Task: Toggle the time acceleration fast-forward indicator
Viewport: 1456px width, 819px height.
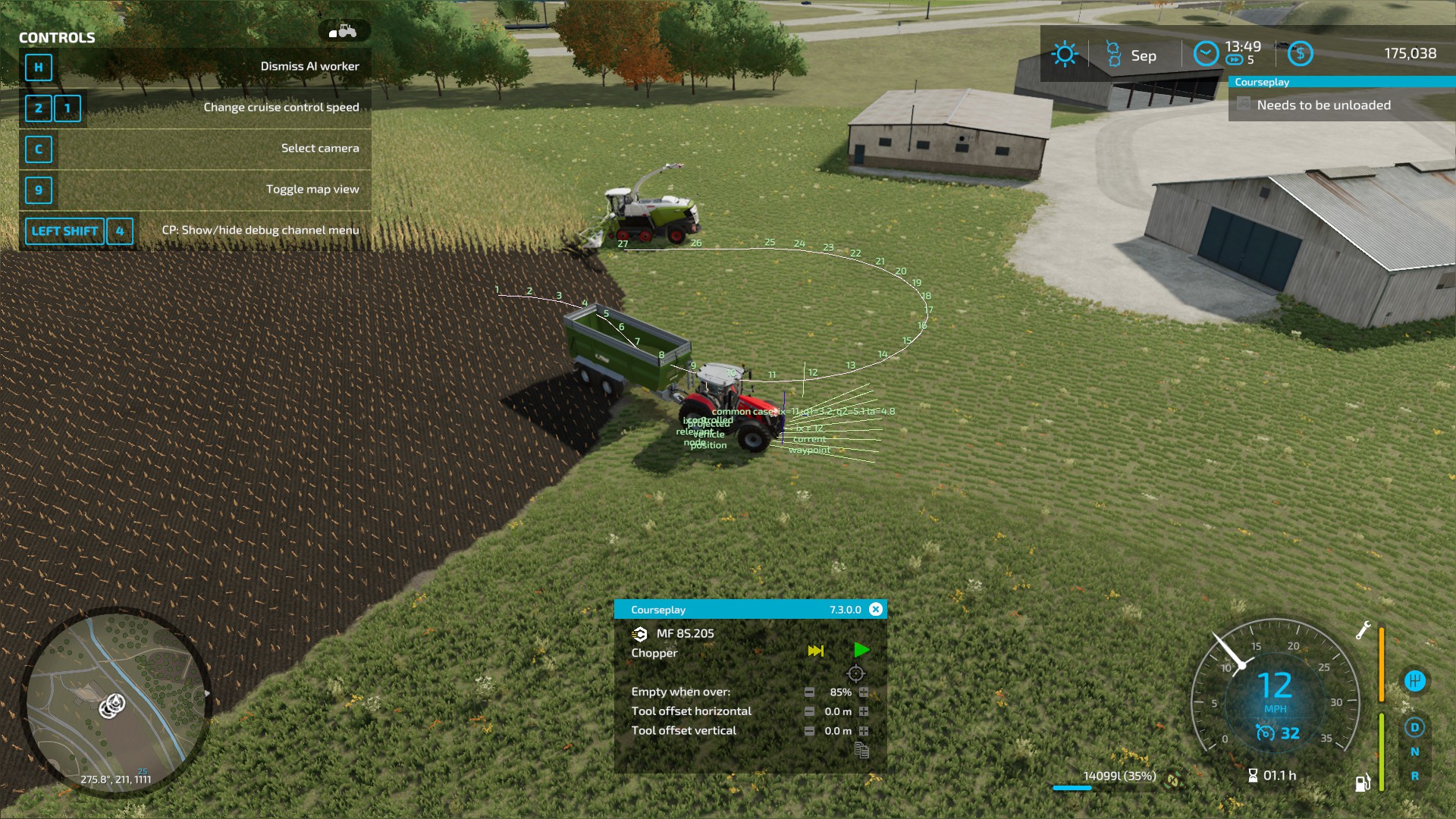Action: (1234, 60)
